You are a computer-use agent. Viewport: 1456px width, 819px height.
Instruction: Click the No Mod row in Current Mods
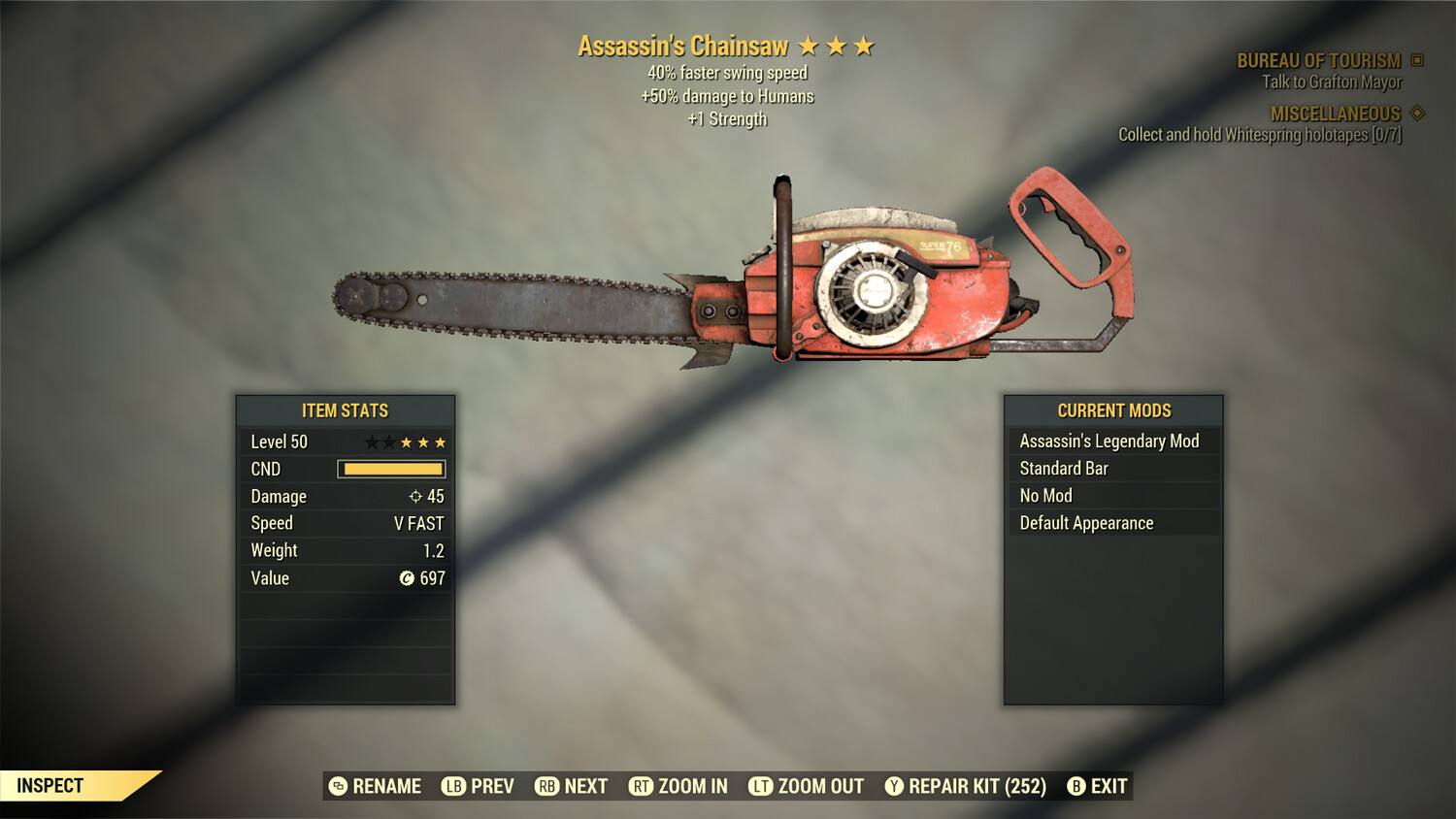(1109, 495)
